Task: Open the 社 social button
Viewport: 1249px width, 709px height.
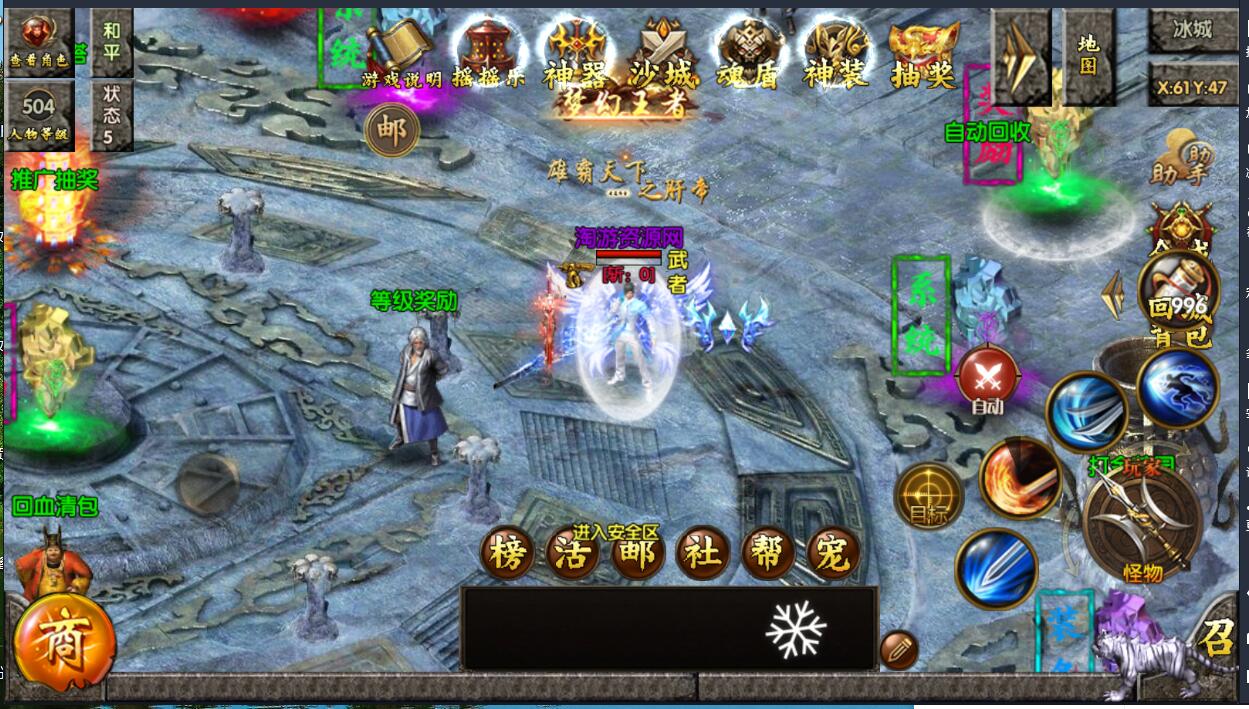Action: click(x=704, y=553)
